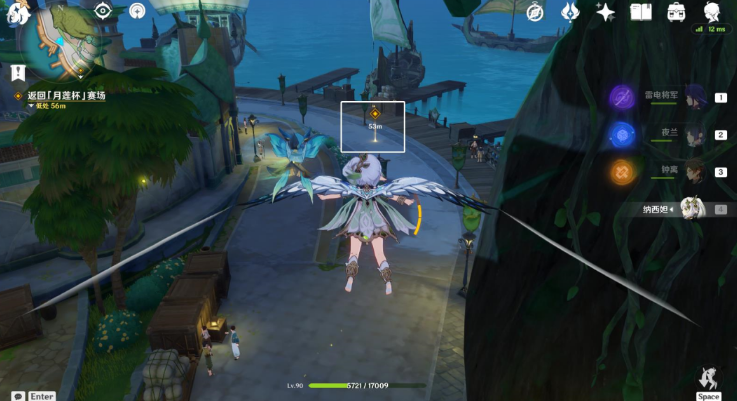Open the quest log exclamation icon
737x401 pixels.
[x=17, y=72]
